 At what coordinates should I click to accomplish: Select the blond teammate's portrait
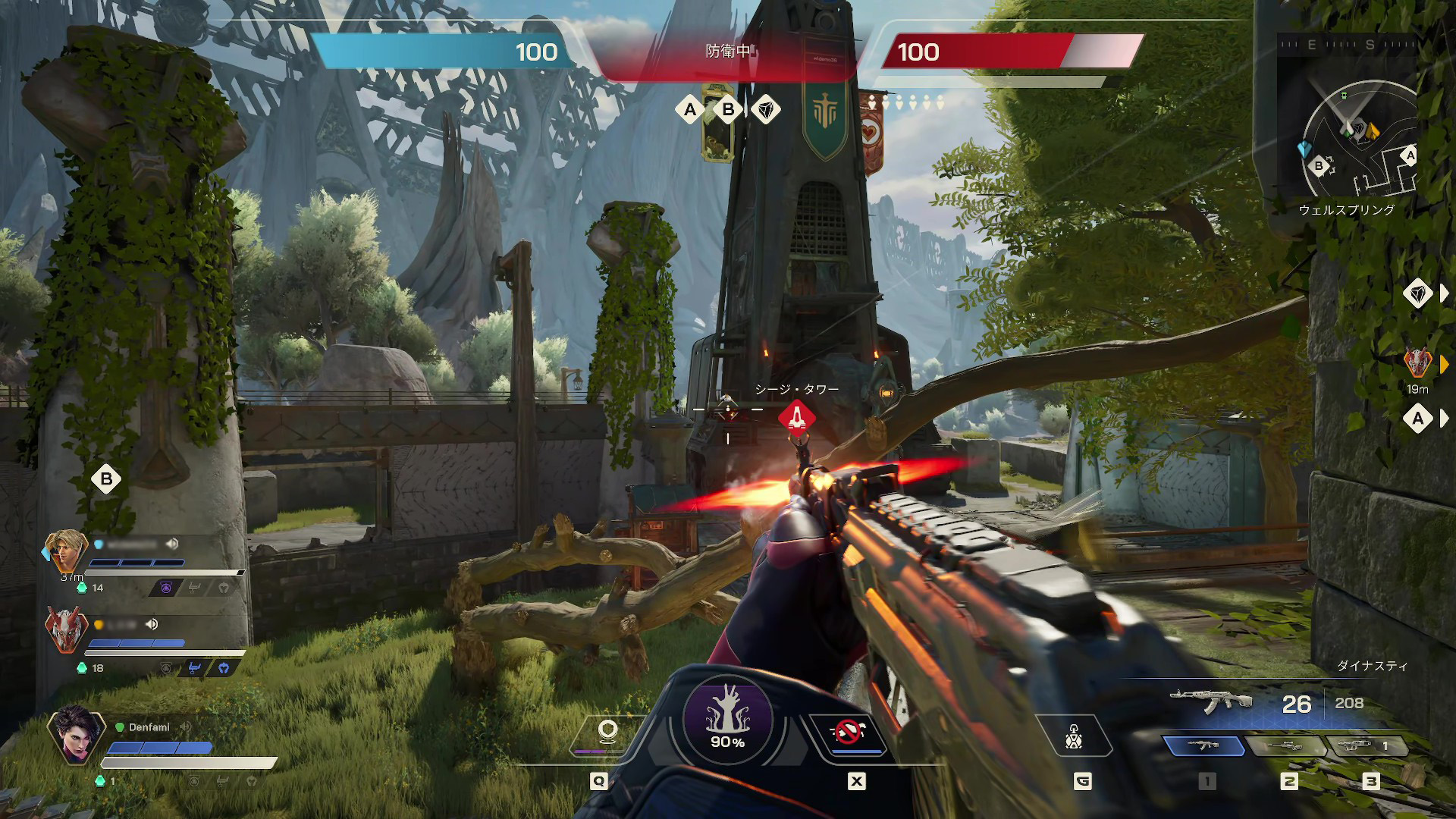65,551
